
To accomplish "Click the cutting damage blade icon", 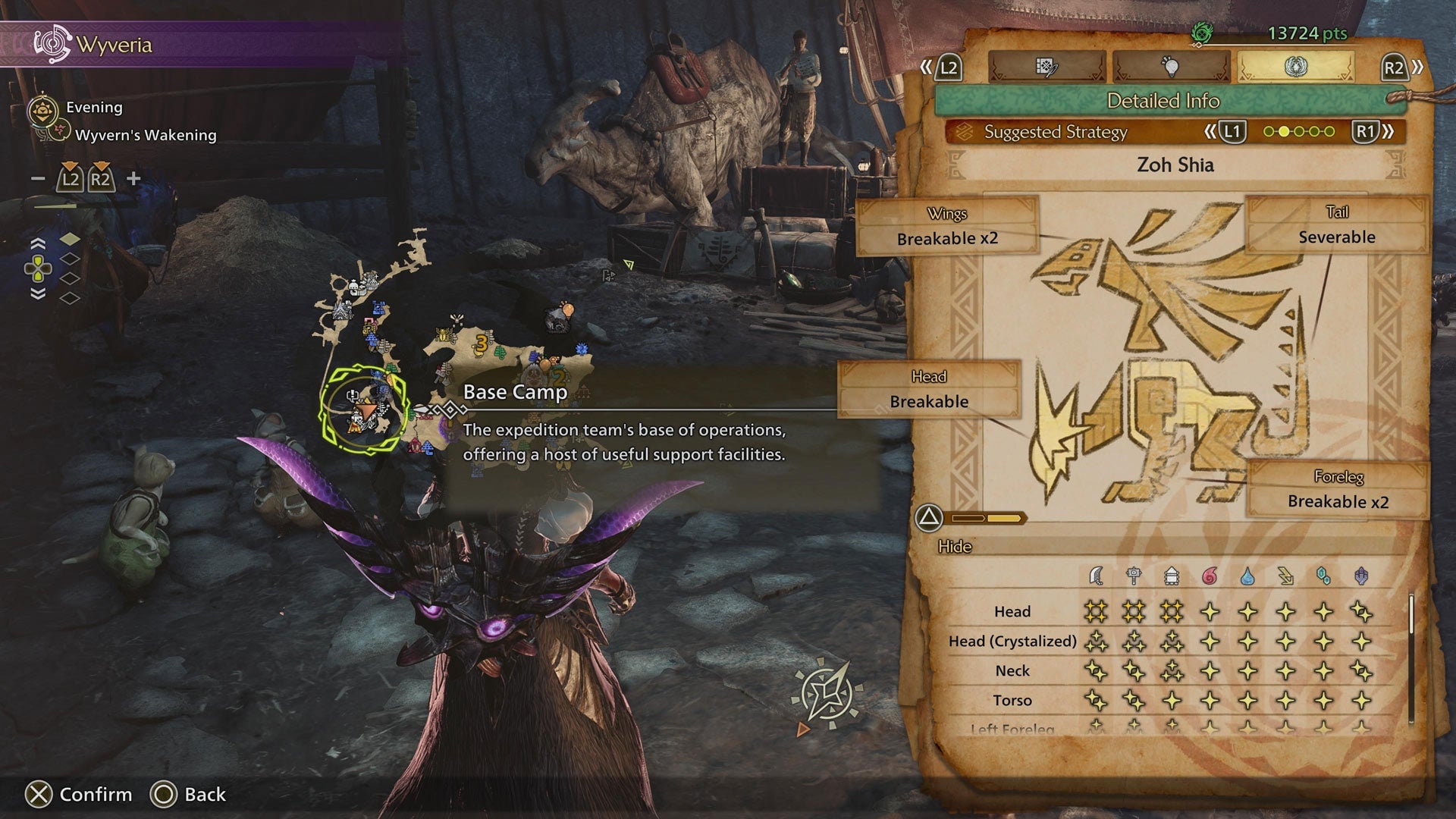I will [1096, 575].
